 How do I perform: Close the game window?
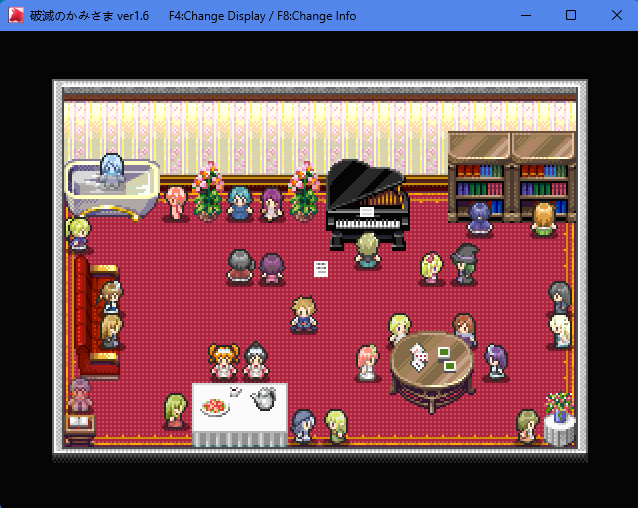[614, 15]
